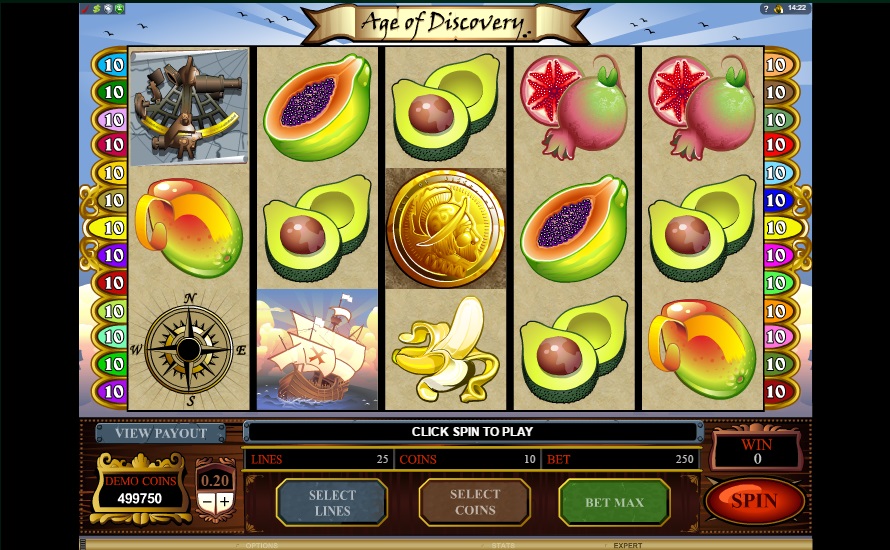The height and width of the screenshot is (550, 890).
Task: Show the STATS tab on the bottom bar
Action: pyautogui.click(x=502, y=545)
